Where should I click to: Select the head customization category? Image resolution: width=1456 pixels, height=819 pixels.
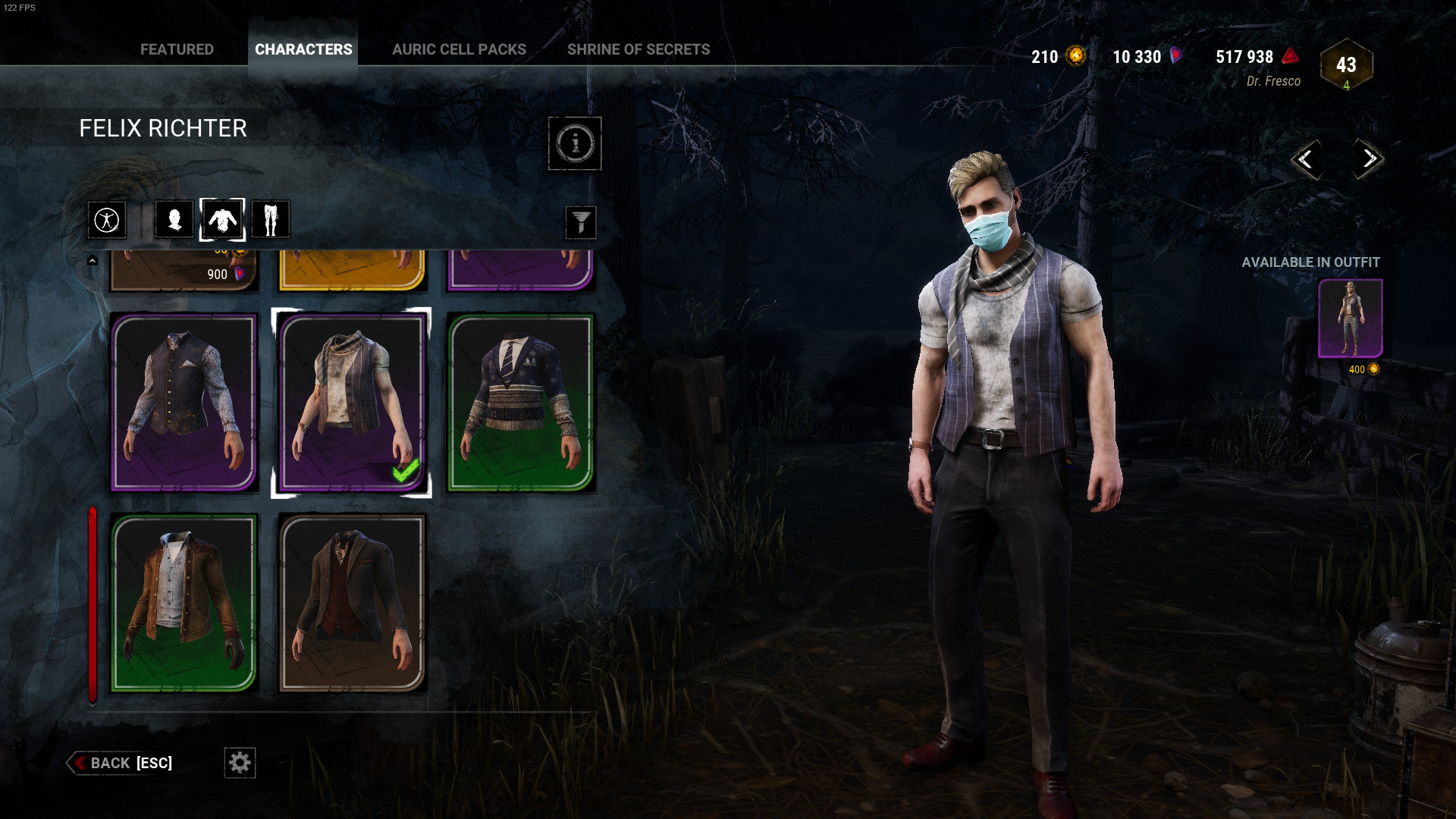[173, 219]
